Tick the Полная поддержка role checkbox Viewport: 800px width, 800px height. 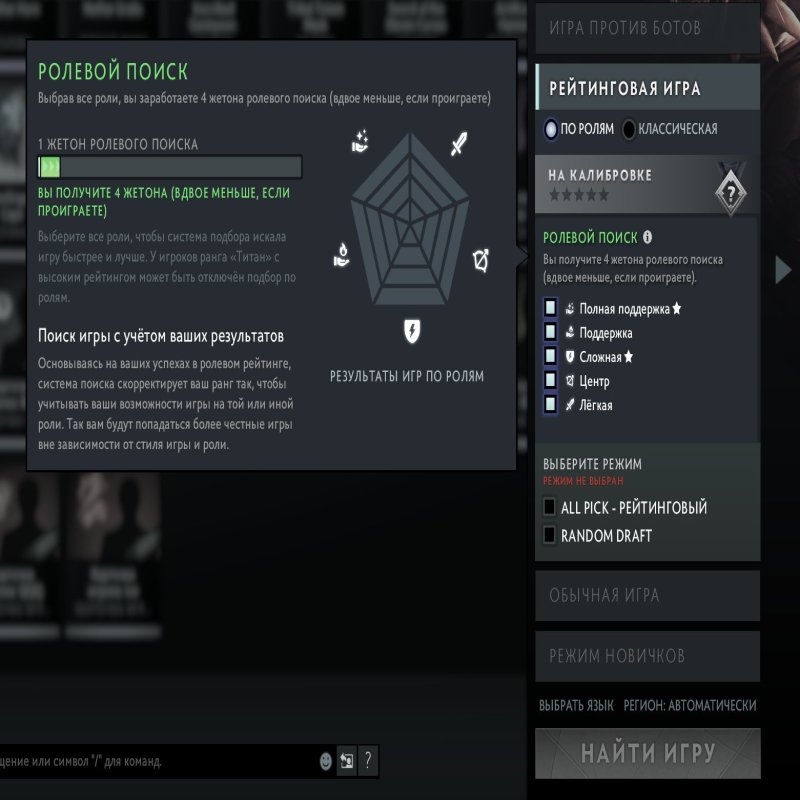(x=550, y=308)
